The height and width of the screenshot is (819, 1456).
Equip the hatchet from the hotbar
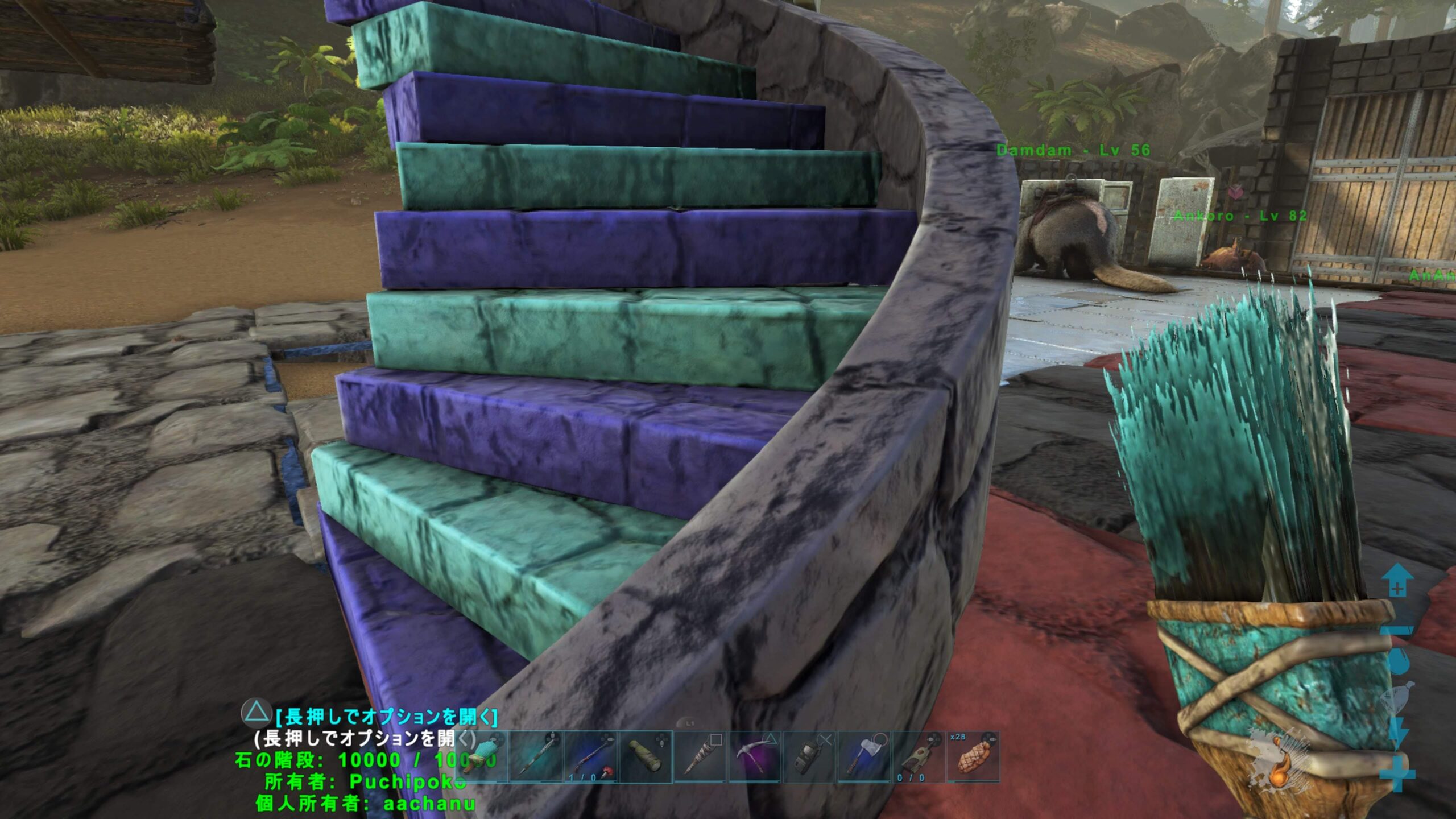tap(864, 757)
